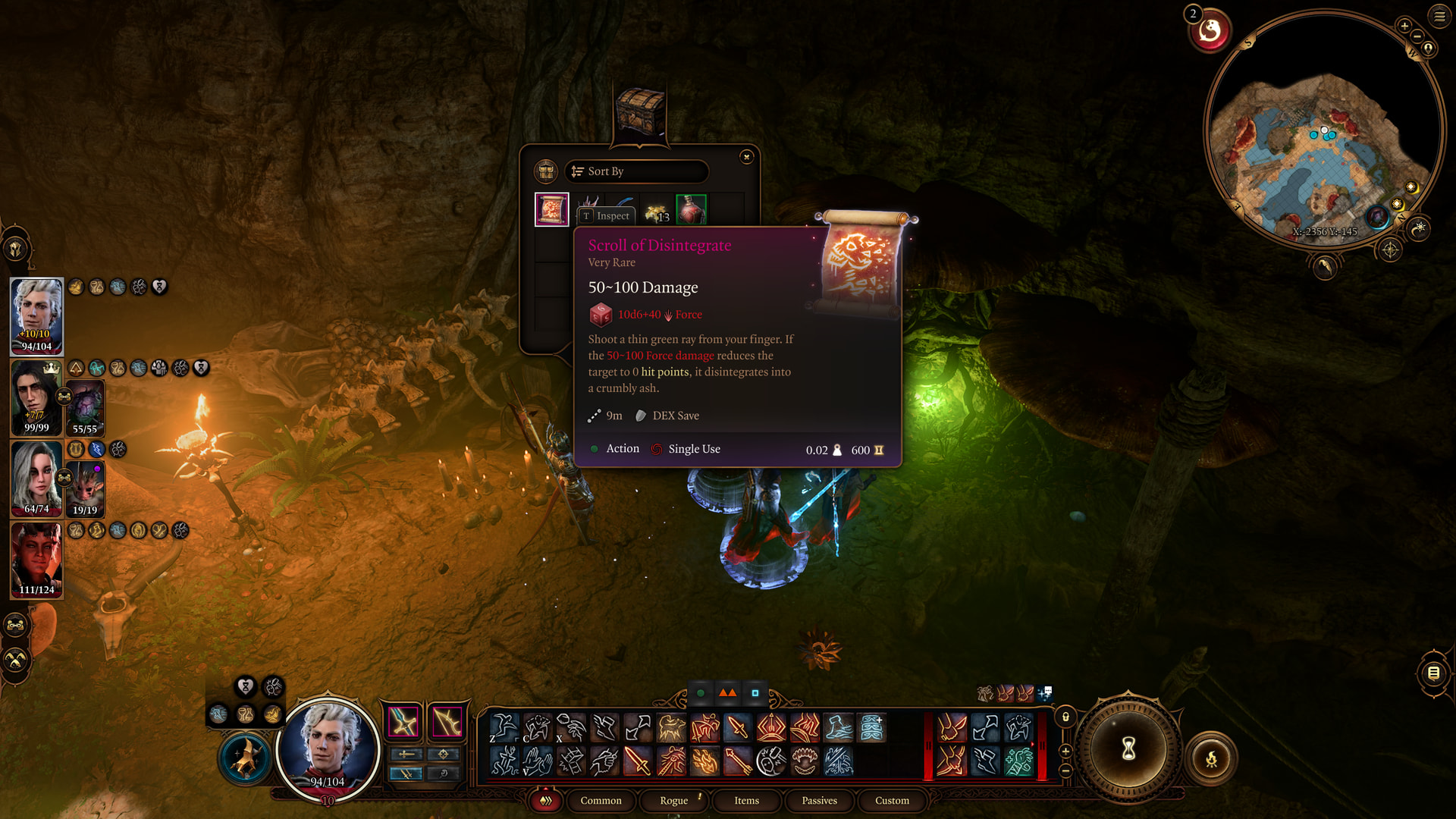The height and width of the screenshot is (819, 1456).
Task: Click the take-all chest icon button
Action: (x=545, y=171)
